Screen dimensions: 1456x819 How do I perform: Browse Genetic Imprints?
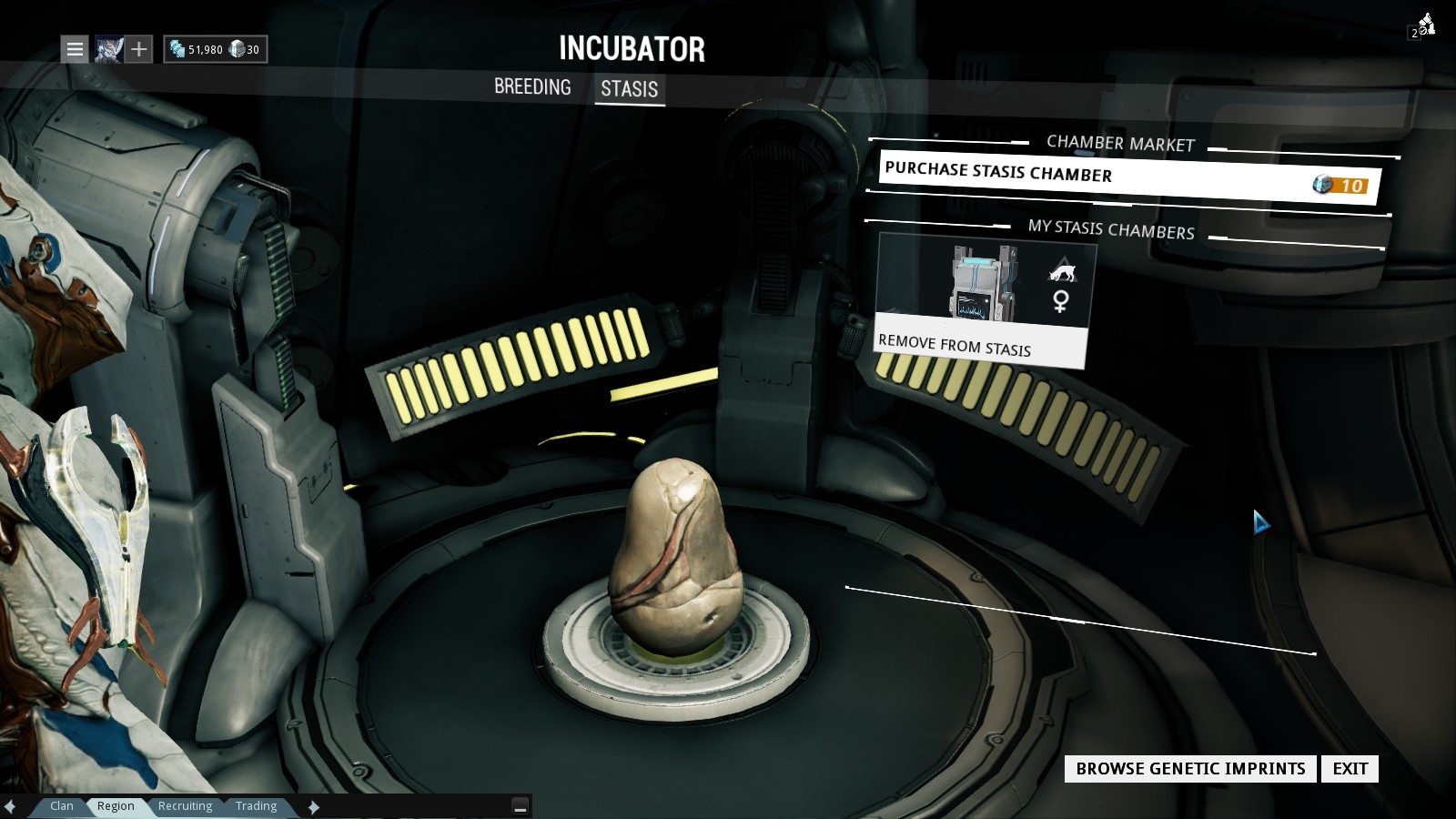click(x=1190, y=769)
